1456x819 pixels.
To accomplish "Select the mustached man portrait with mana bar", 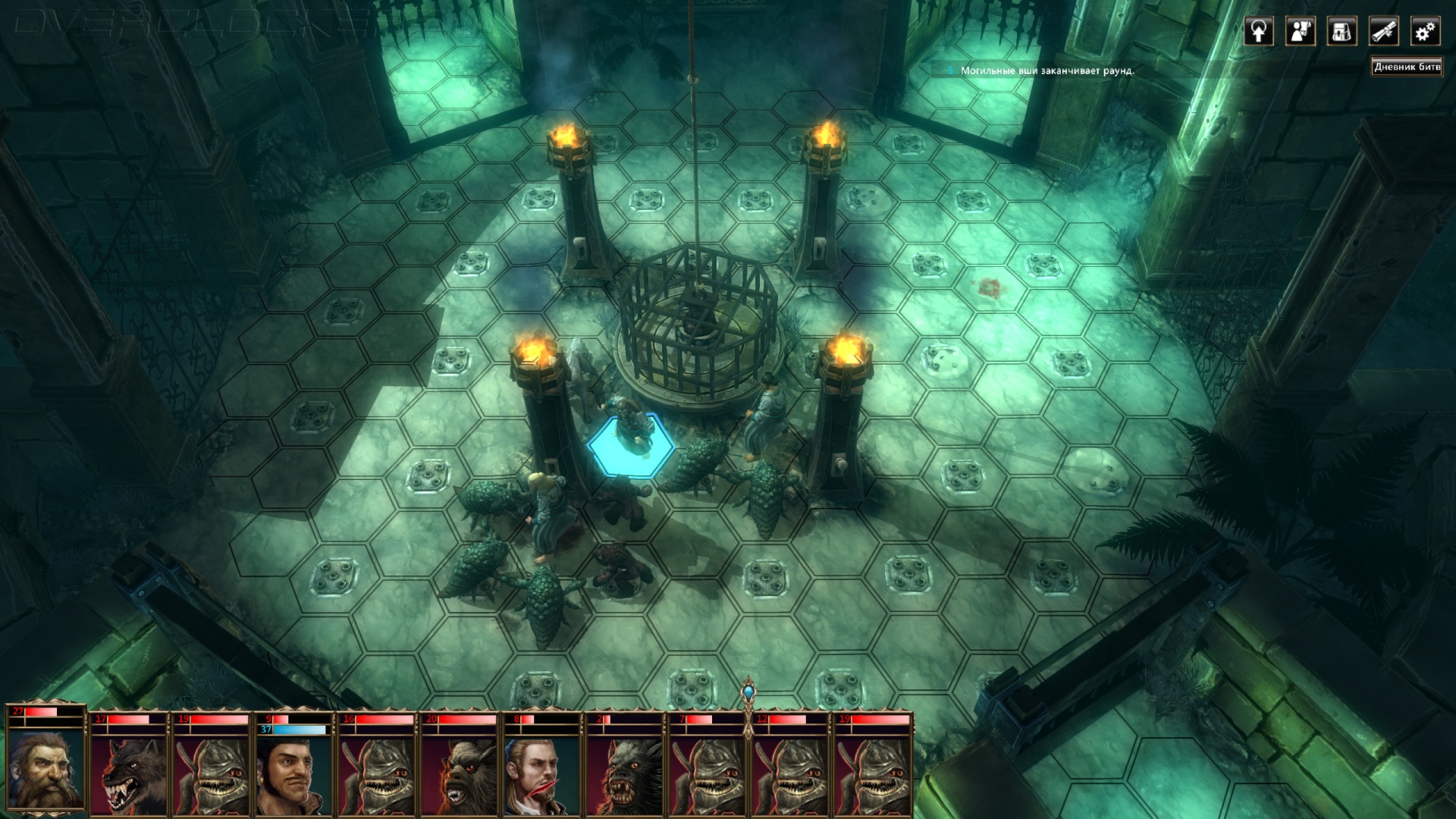I will point(293,773).
